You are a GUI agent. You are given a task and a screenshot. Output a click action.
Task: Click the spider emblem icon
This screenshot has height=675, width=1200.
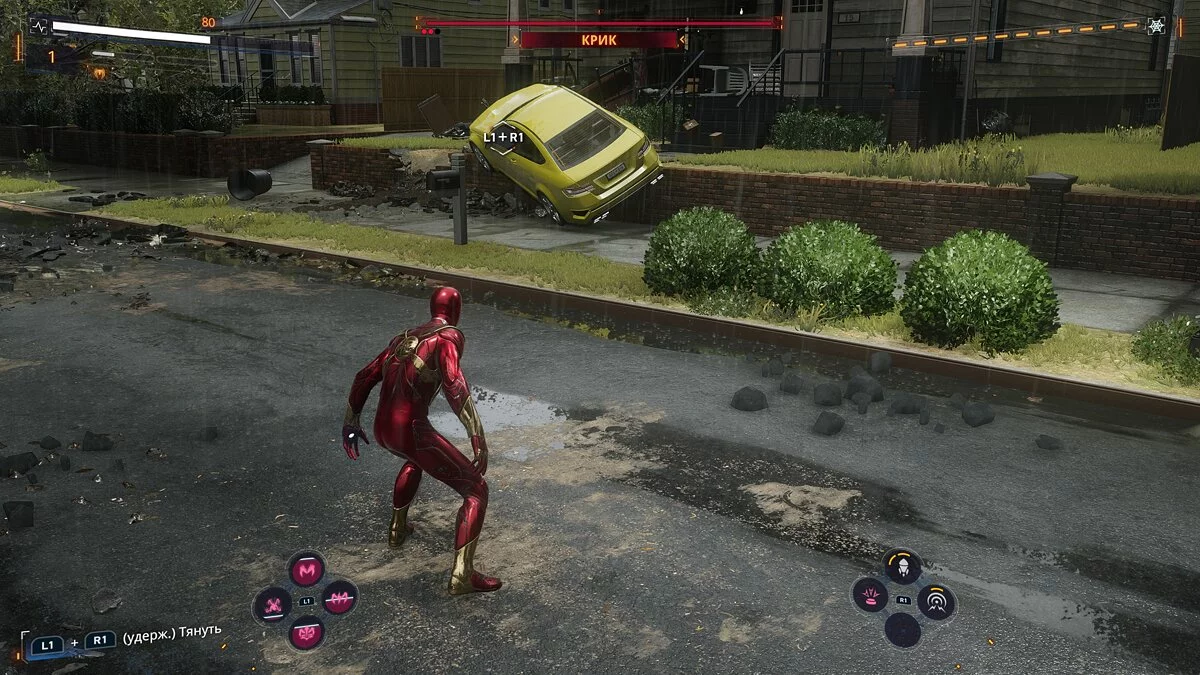1156,26
